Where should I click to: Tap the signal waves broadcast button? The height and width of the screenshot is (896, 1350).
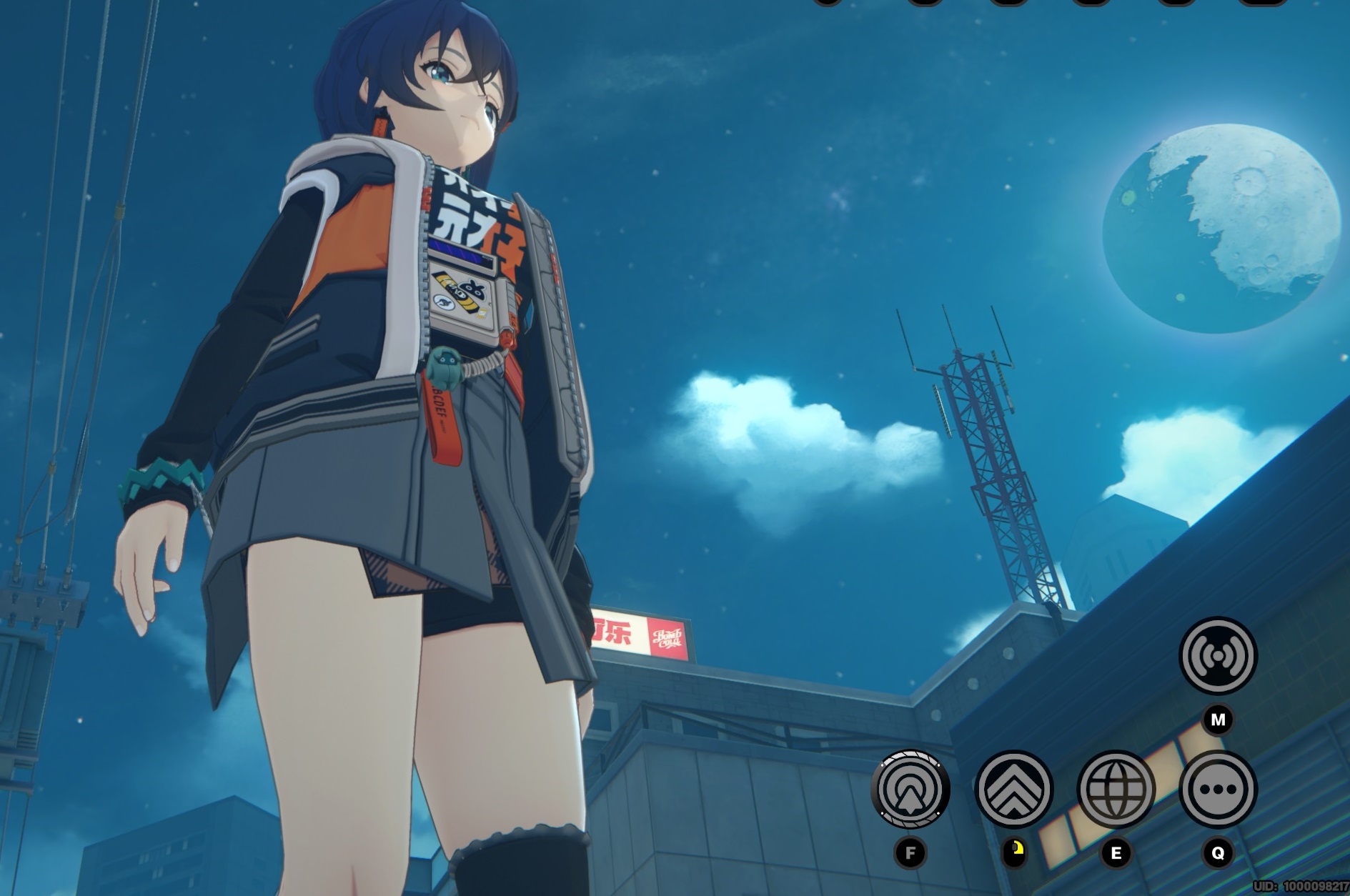[x=1217, y=656]
